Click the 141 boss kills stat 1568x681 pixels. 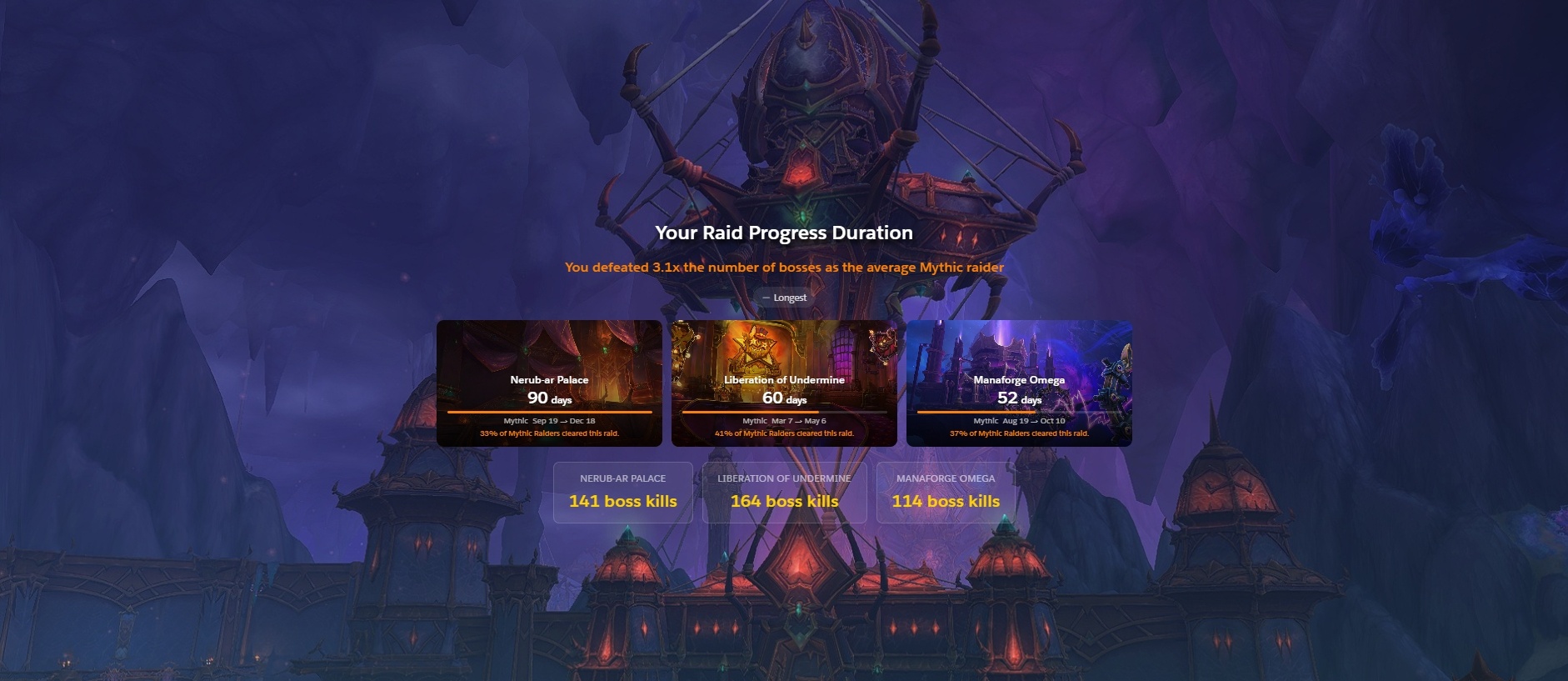622,501
